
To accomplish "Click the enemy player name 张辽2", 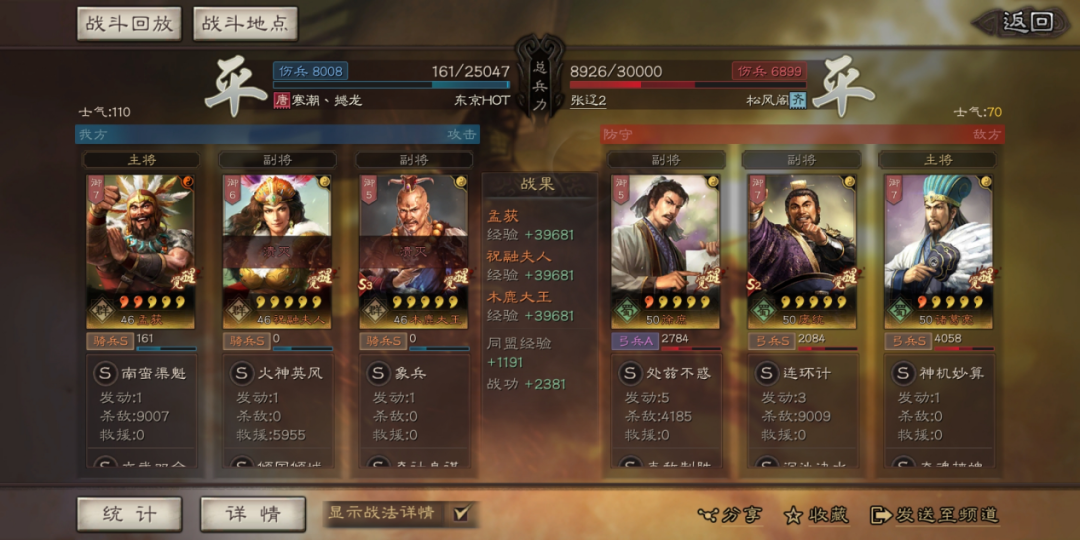I will coord(589,100).
